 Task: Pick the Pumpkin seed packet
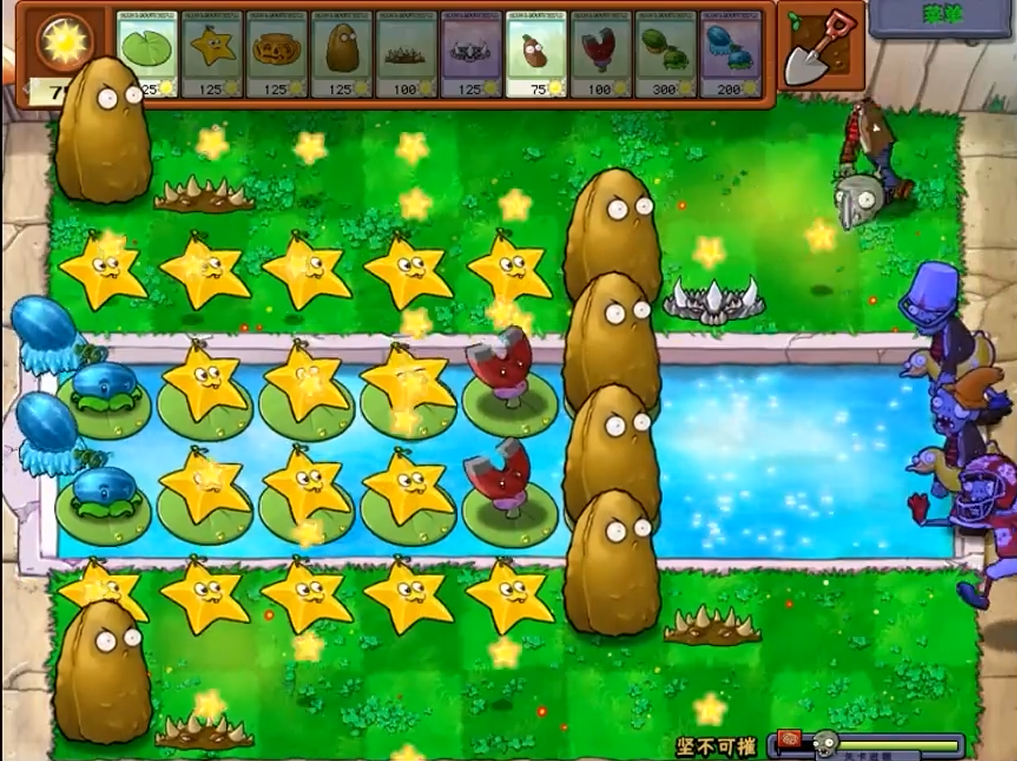click(277, 53)
